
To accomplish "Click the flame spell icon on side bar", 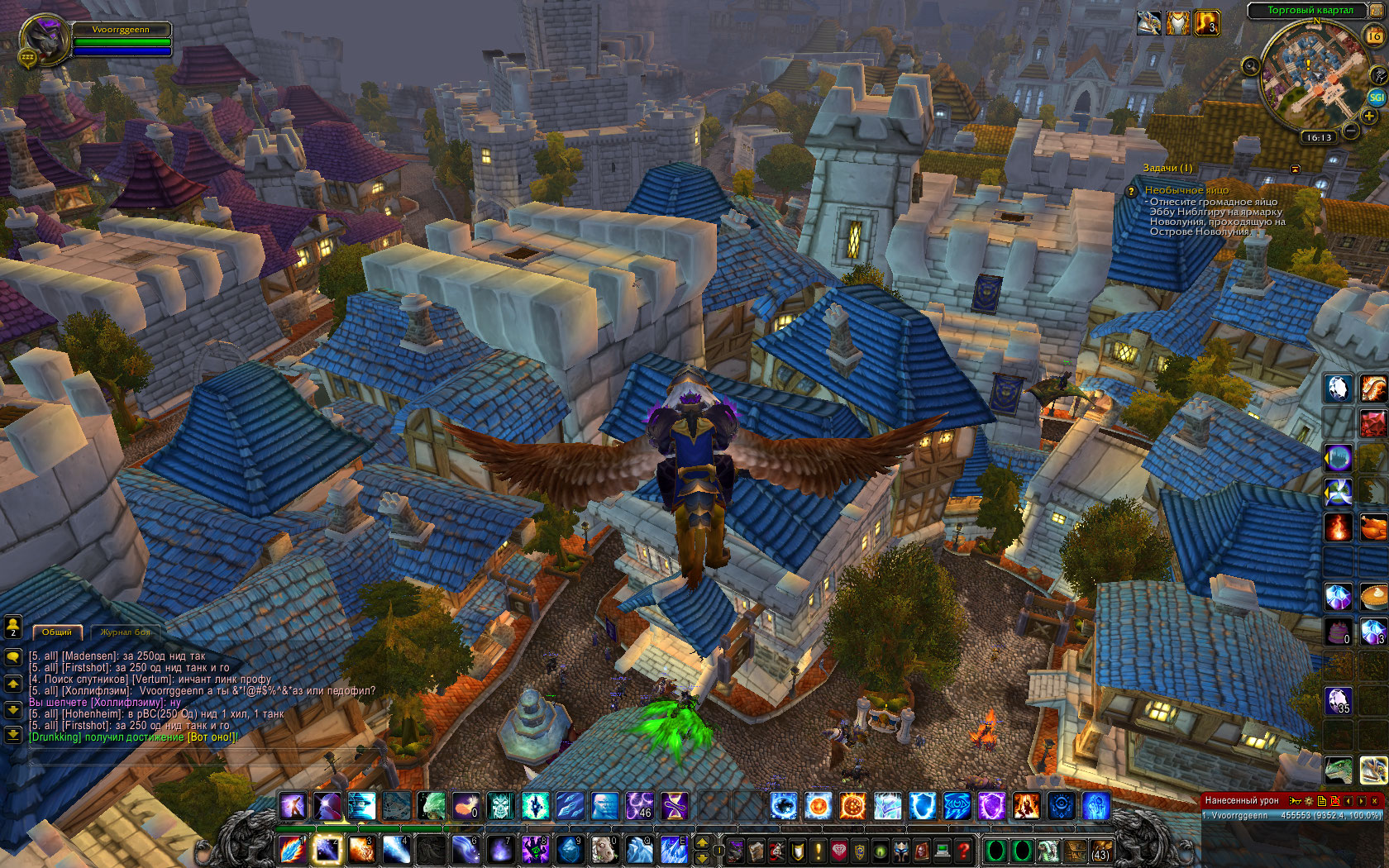I will [x=1339, y=526].
